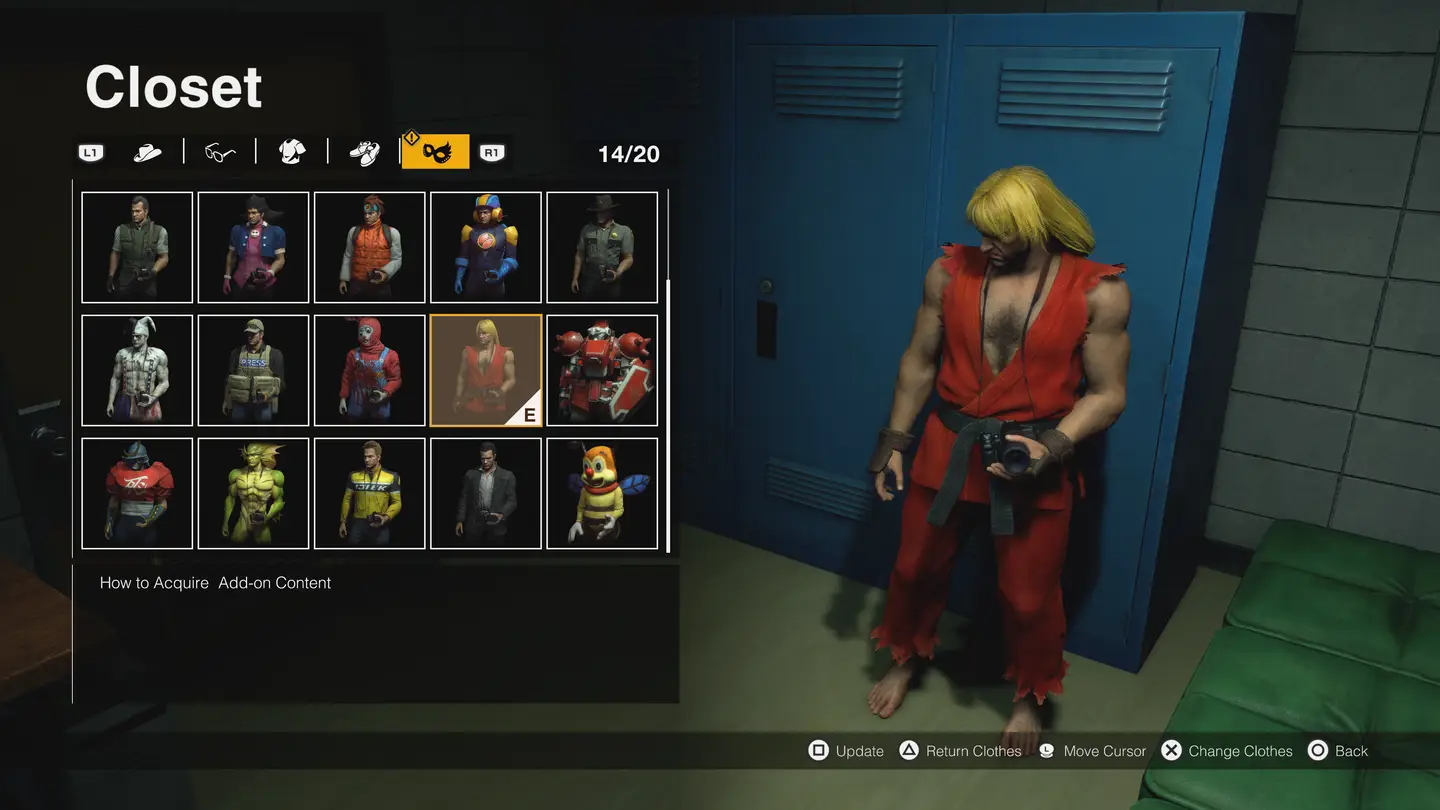
Task: Click the exclamation badge on the mask tab
Action: point(412,139)
